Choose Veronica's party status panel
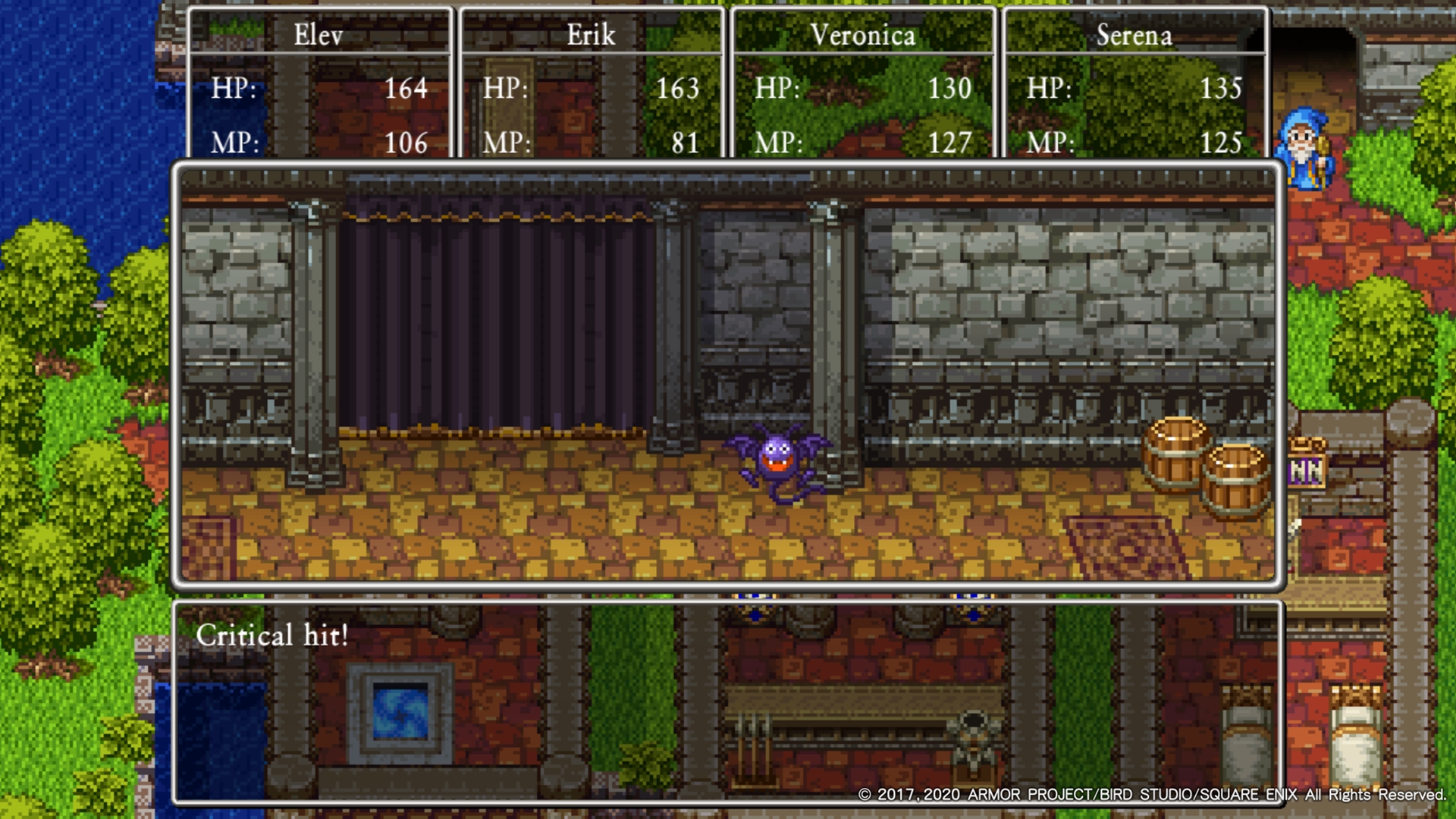Viewport: 1456px width, 819px height. point(862,85)
